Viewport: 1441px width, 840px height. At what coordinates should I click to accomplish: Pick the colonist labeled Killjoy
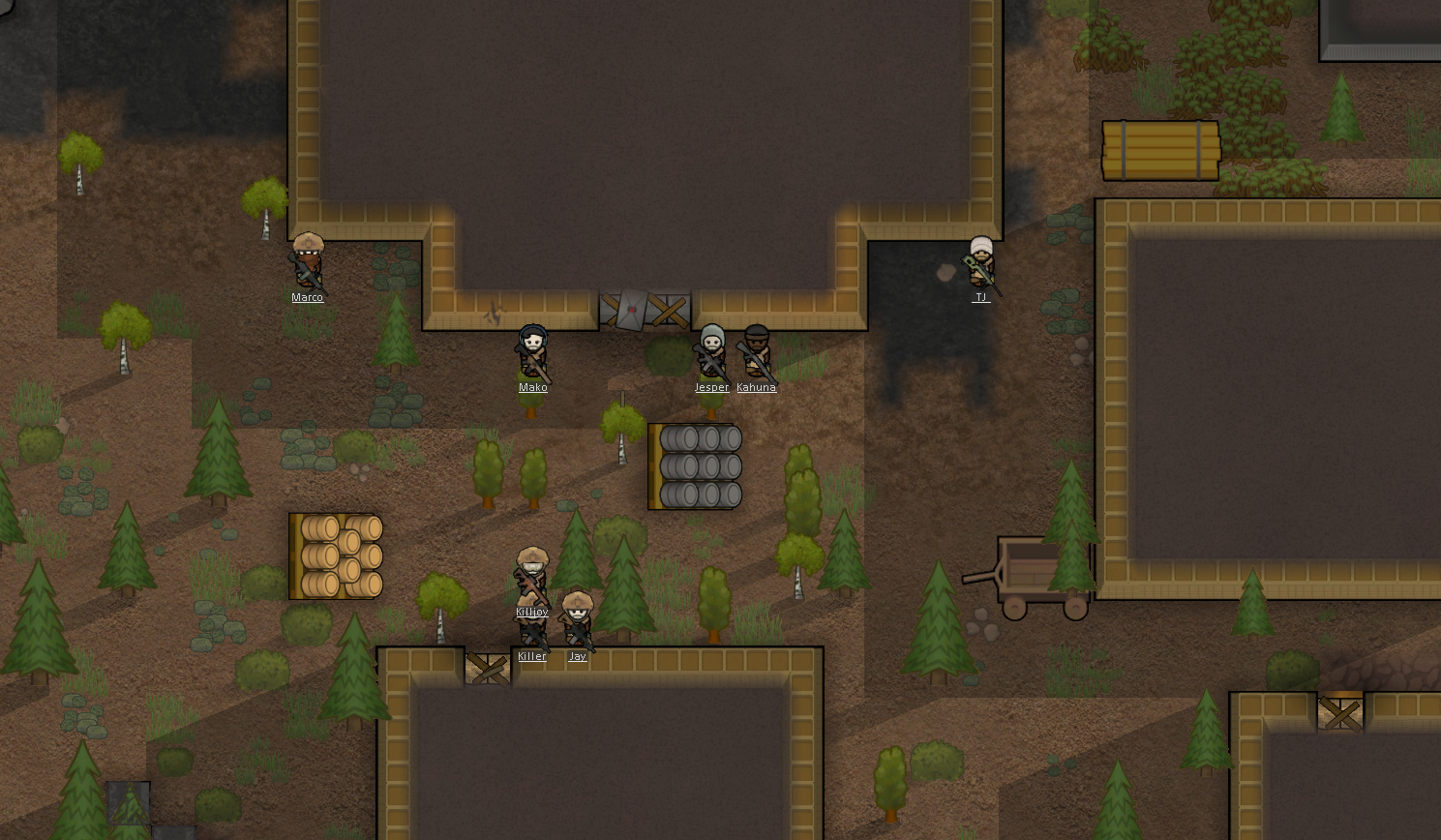[x=531, y=574]
